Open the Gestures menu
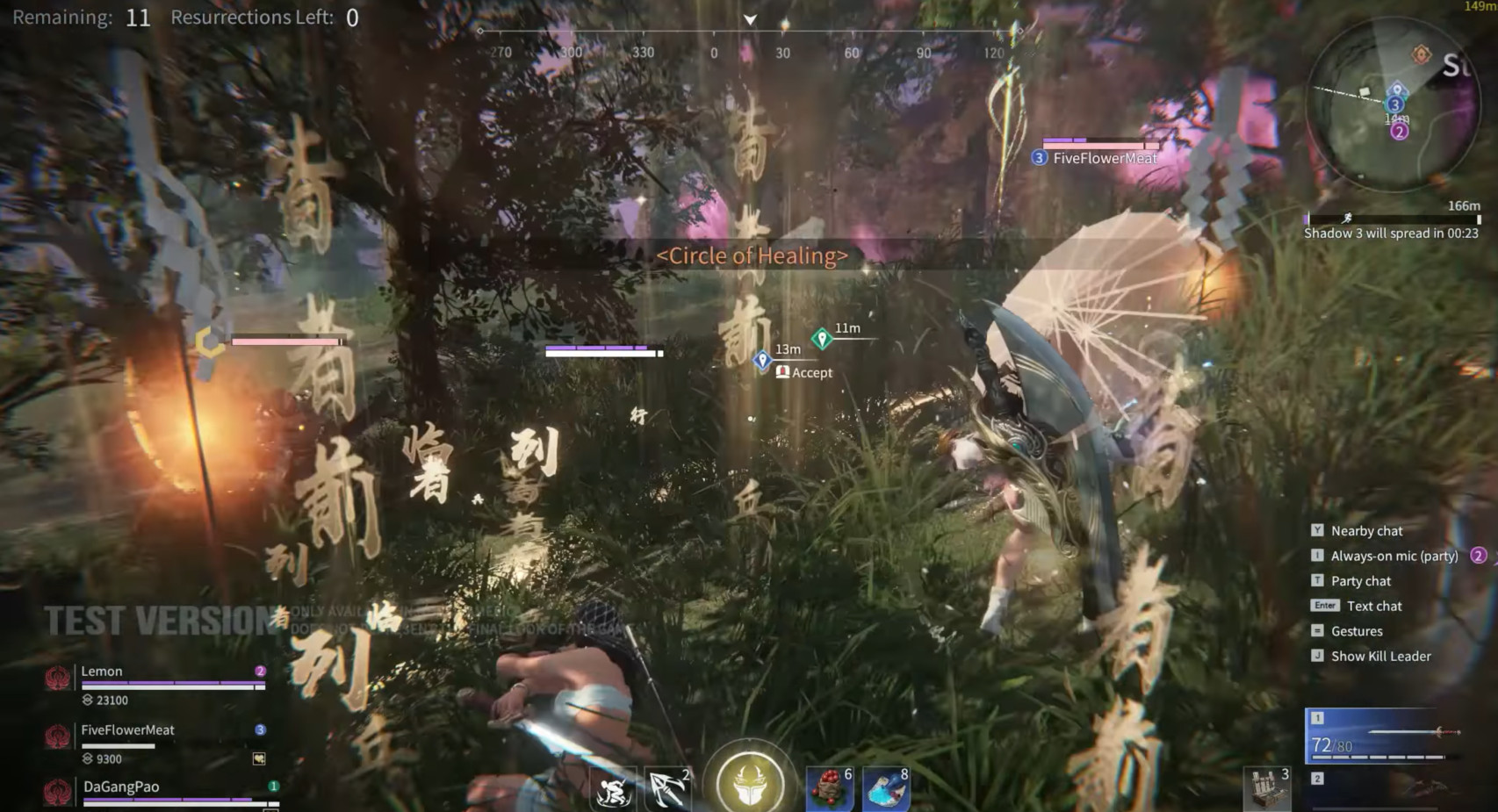The width and height of the screenshot is (1498, 812). tap(1357, 631)
